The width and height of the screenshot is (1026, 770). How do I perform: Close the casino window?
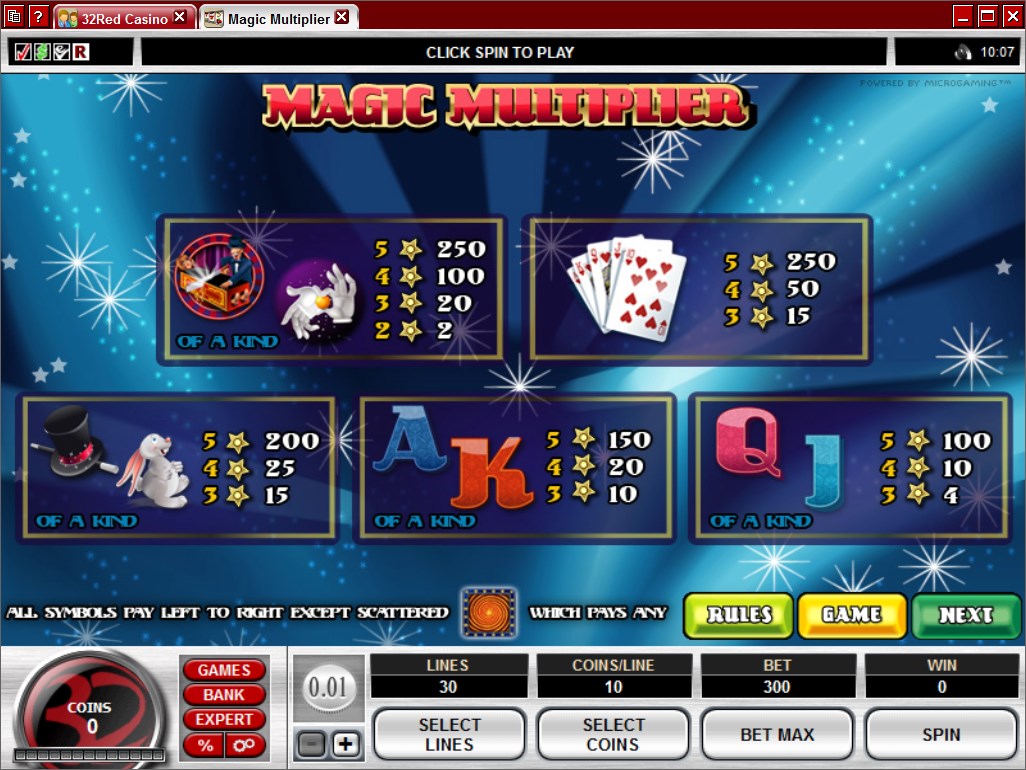tap(1011, 15)
